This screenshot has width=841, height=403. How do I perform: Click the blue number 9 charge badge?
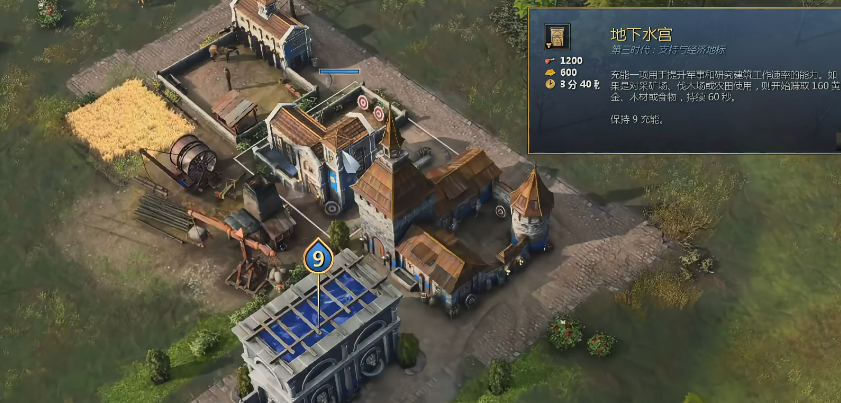click(318, 257)
